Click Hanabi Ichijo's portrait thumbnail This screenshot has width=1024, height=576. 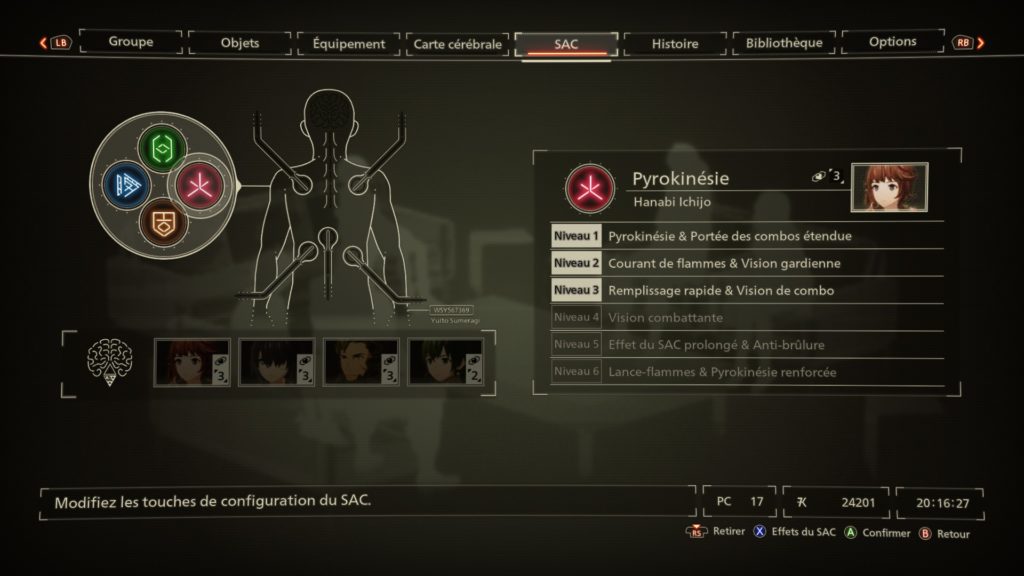pyautogui.click(x=889, y=187)
